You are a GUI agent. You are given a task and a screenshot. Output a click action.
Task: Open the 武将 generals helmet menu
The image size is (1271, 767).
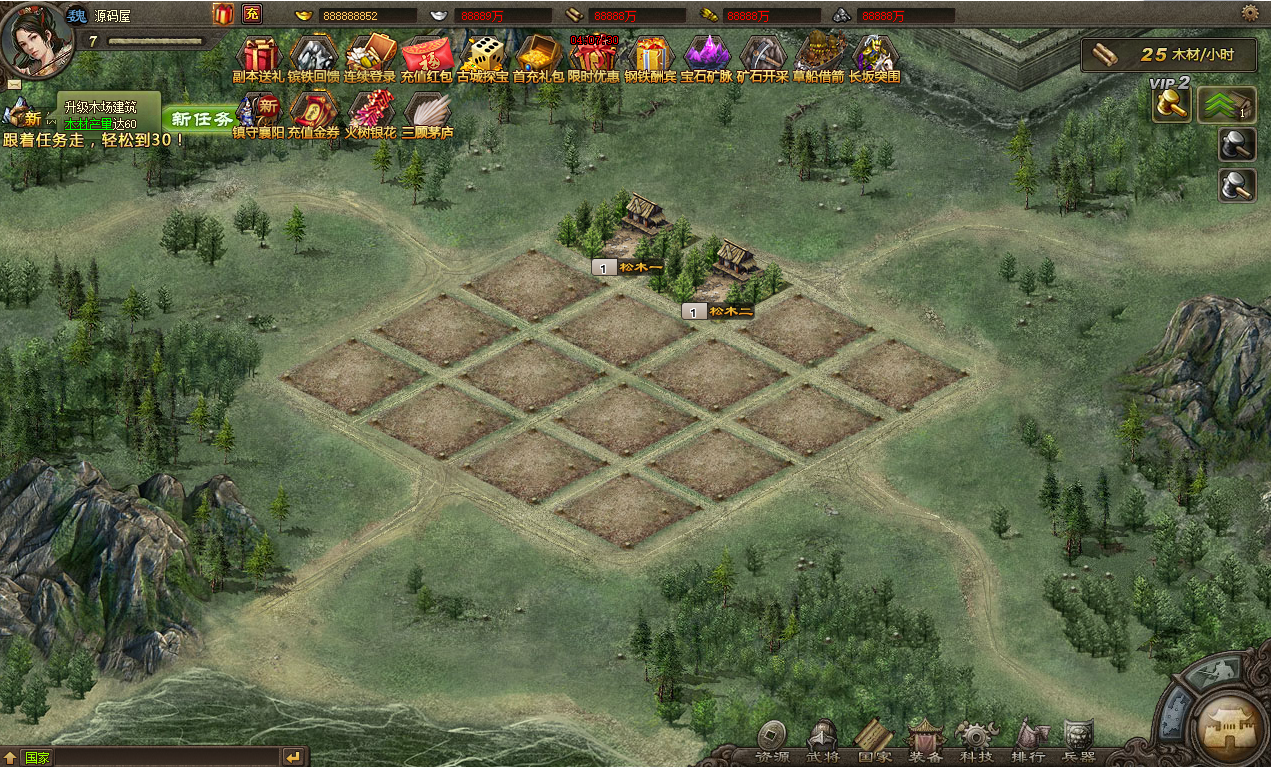(x=823, y=741)
